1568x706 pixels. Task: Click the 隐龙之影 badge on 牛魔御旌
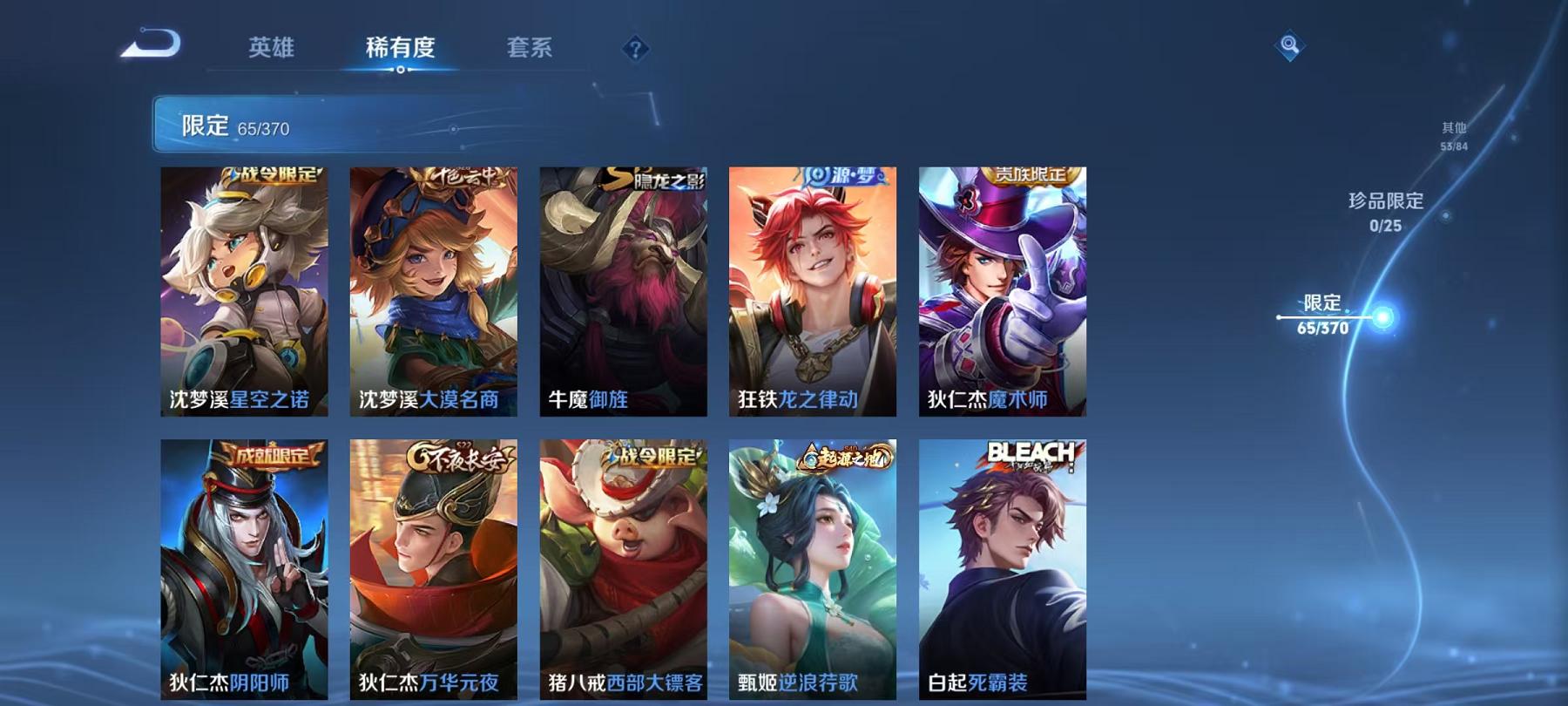(x=655, y=177)
